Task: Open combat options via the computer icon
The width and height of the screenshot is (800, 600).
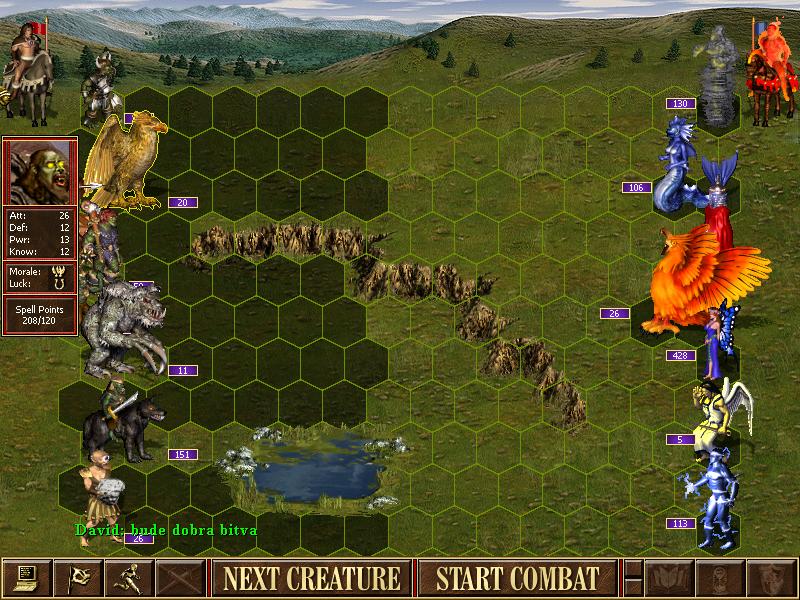Action: (x=26, y=578)
